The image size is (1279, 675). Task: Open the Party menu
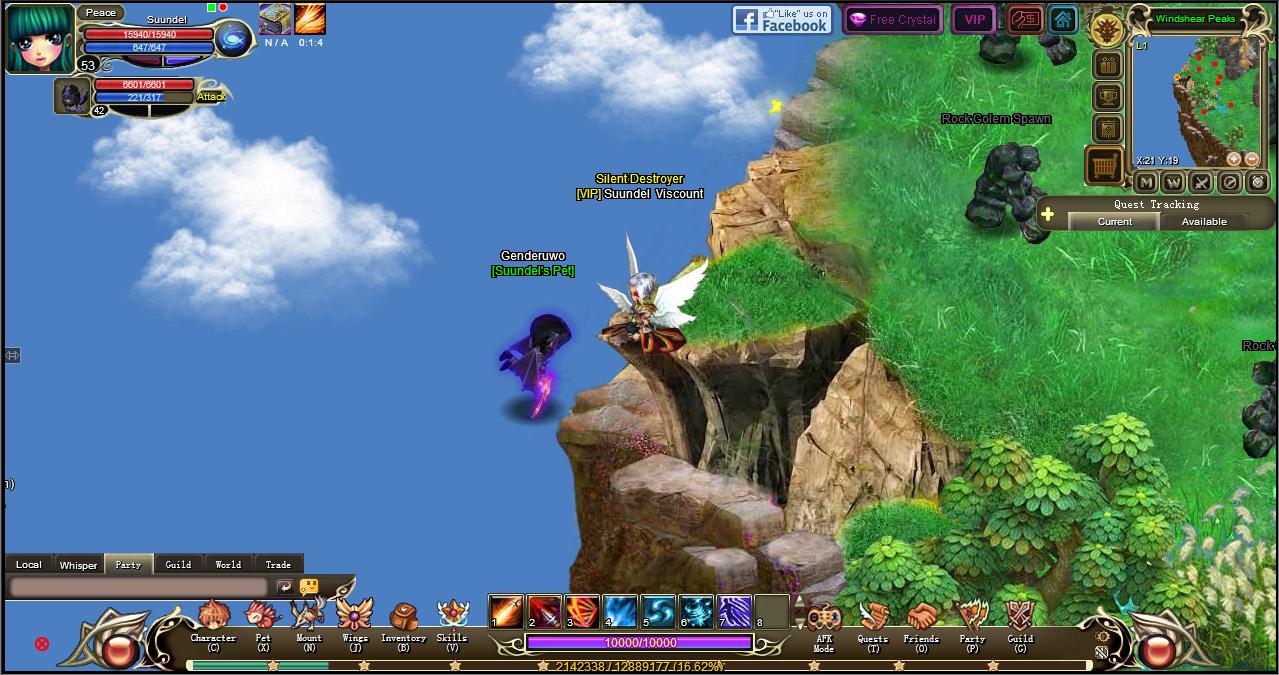coord(972,622)
